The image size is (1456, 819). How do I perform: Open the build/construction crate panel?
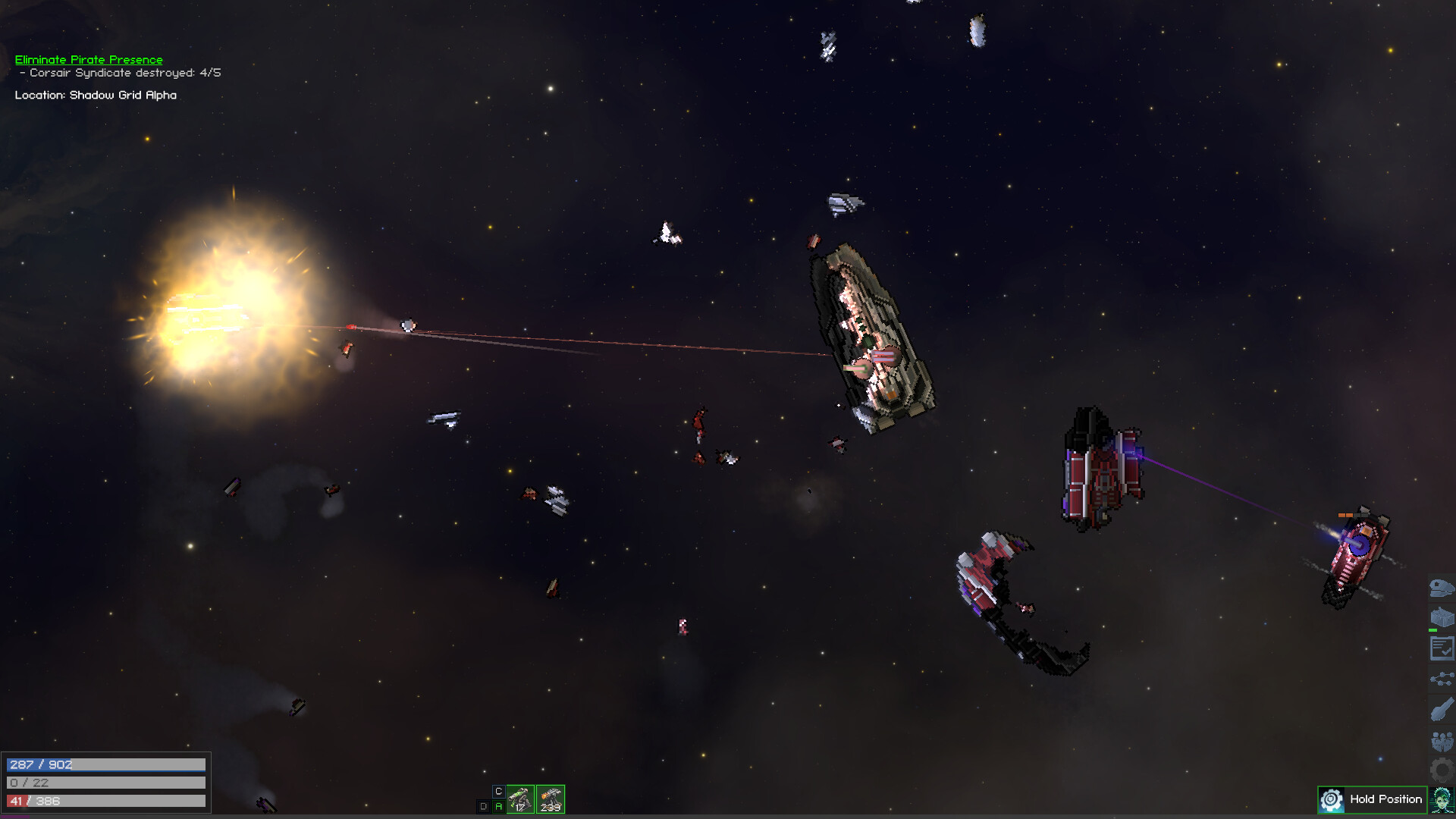click(1442, 614)
